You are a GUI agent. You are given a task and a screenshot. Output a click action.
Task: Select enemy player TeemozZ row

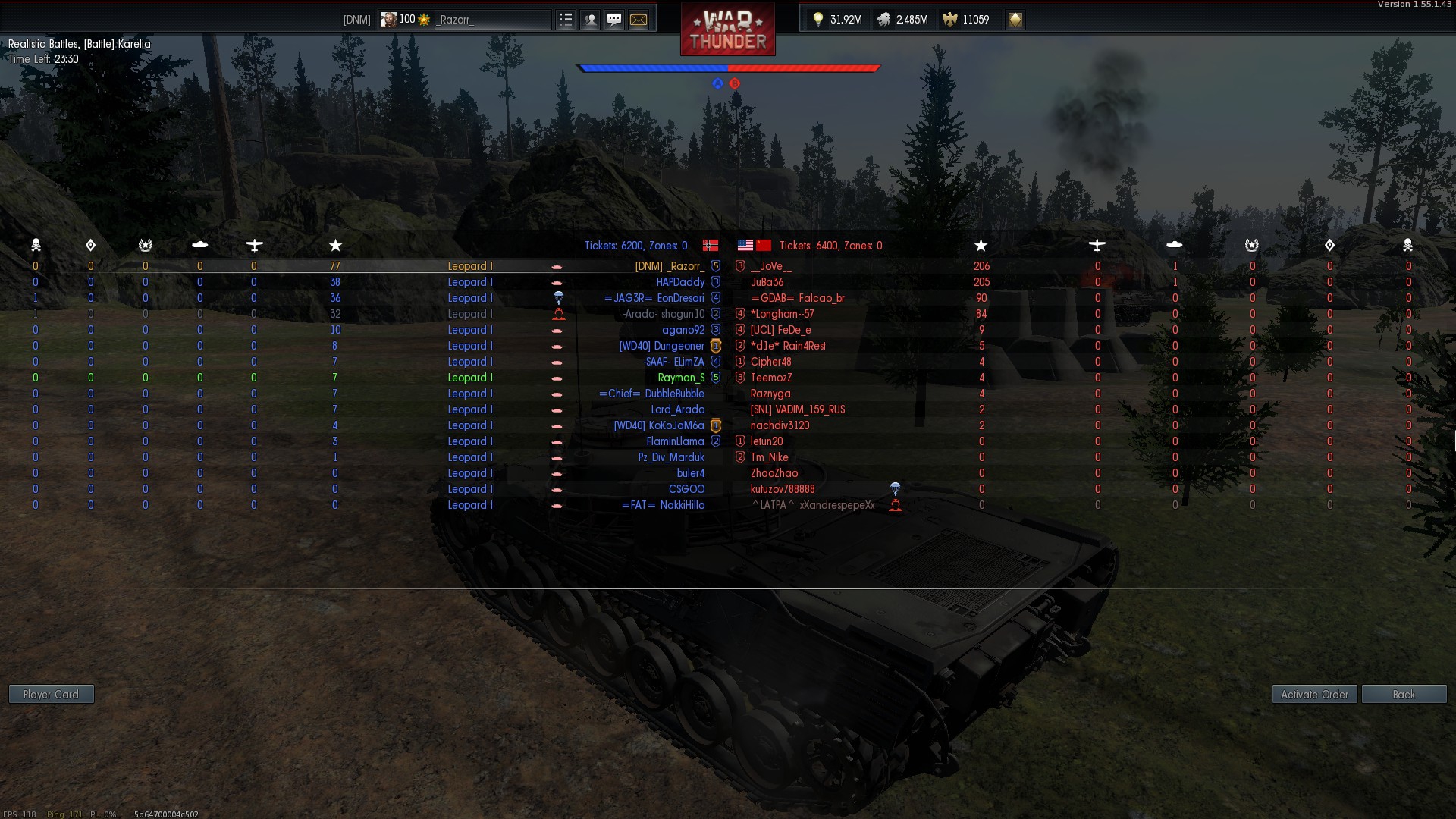771,378
